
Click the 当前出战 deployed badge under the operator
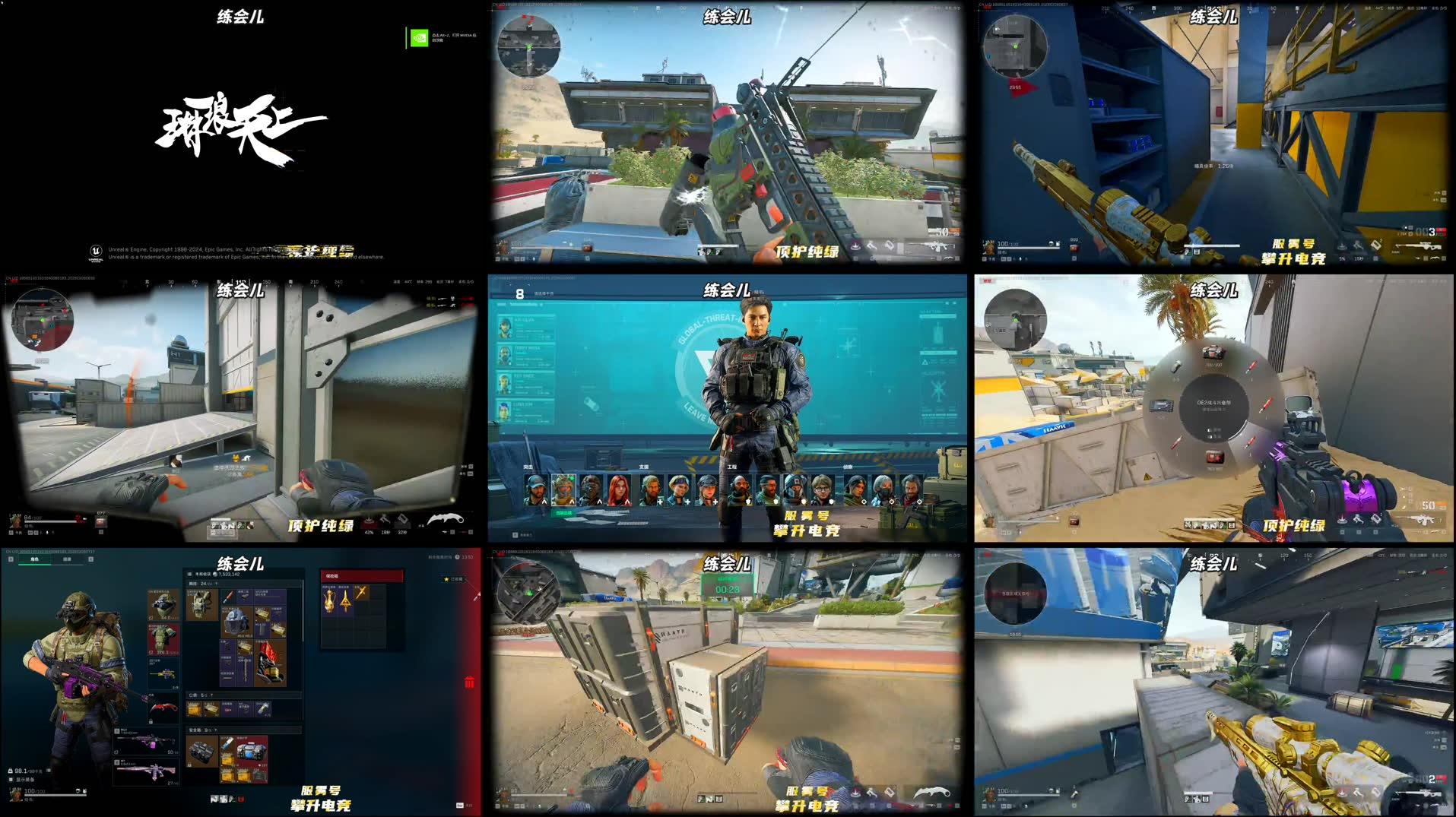click(563, 512)
